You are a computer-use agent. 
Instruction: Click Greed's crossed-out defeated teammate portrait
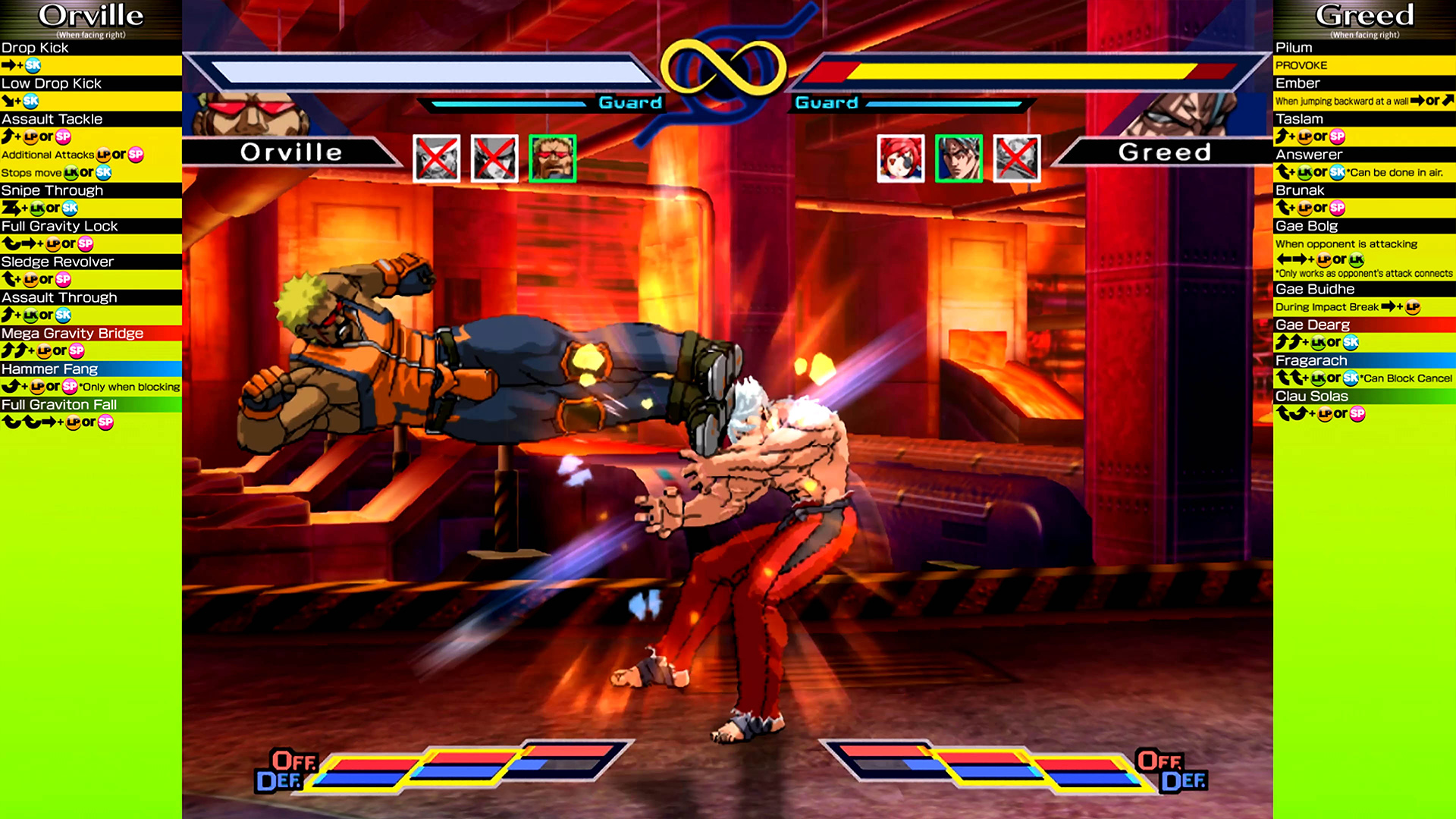1016,158
